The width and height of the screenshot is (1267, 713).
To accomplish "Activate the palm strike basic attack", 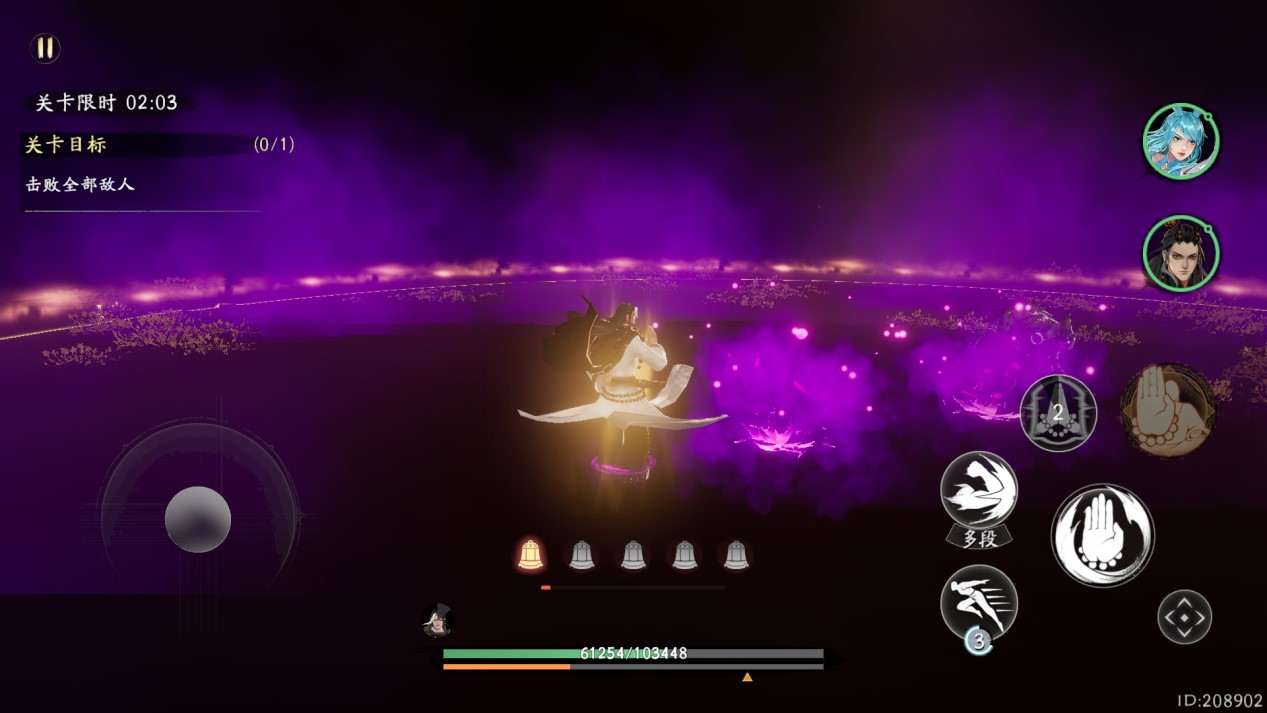I will 1102,535.
